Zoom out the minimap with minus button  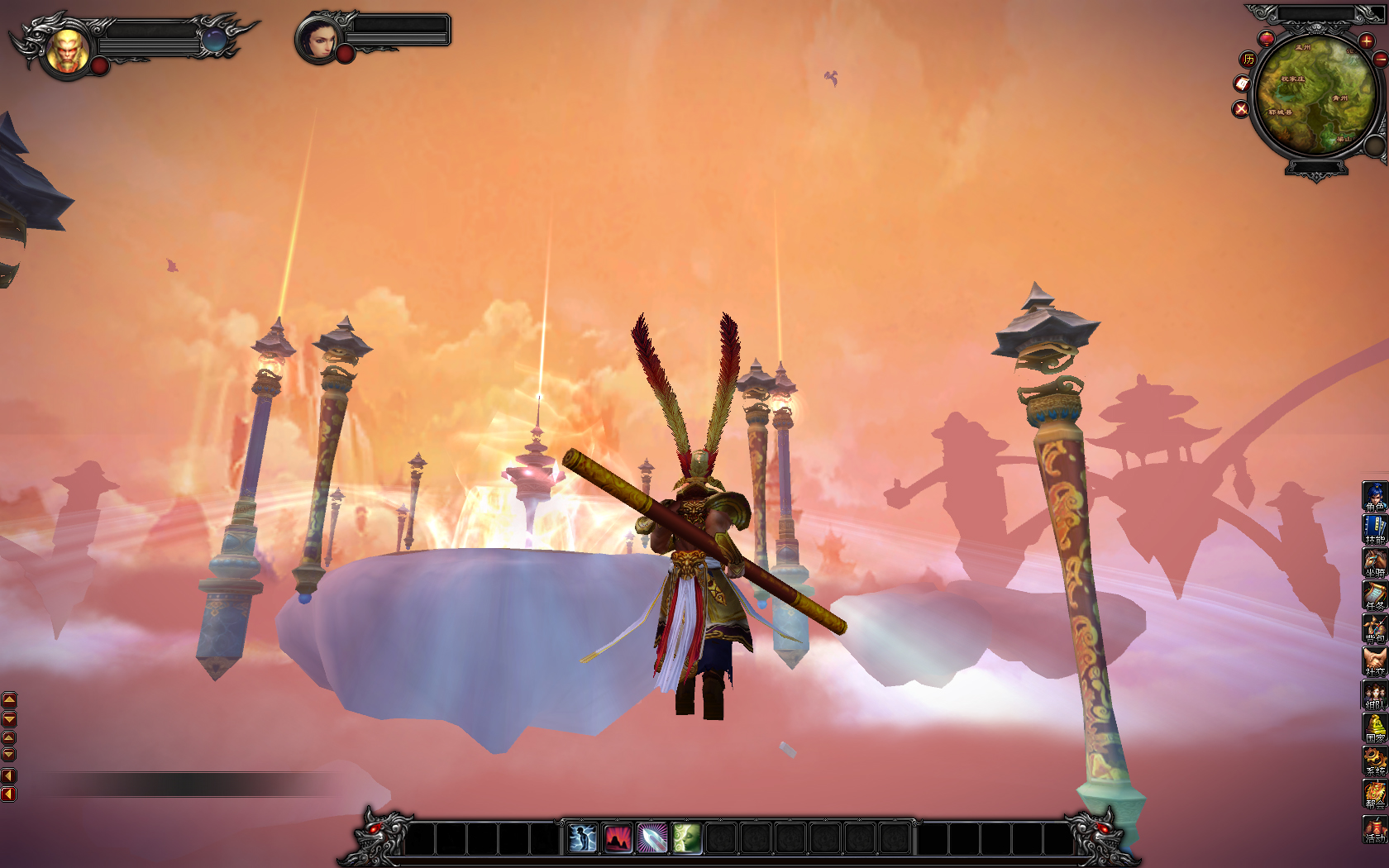pyautogui.click(x=1380, y=60)
